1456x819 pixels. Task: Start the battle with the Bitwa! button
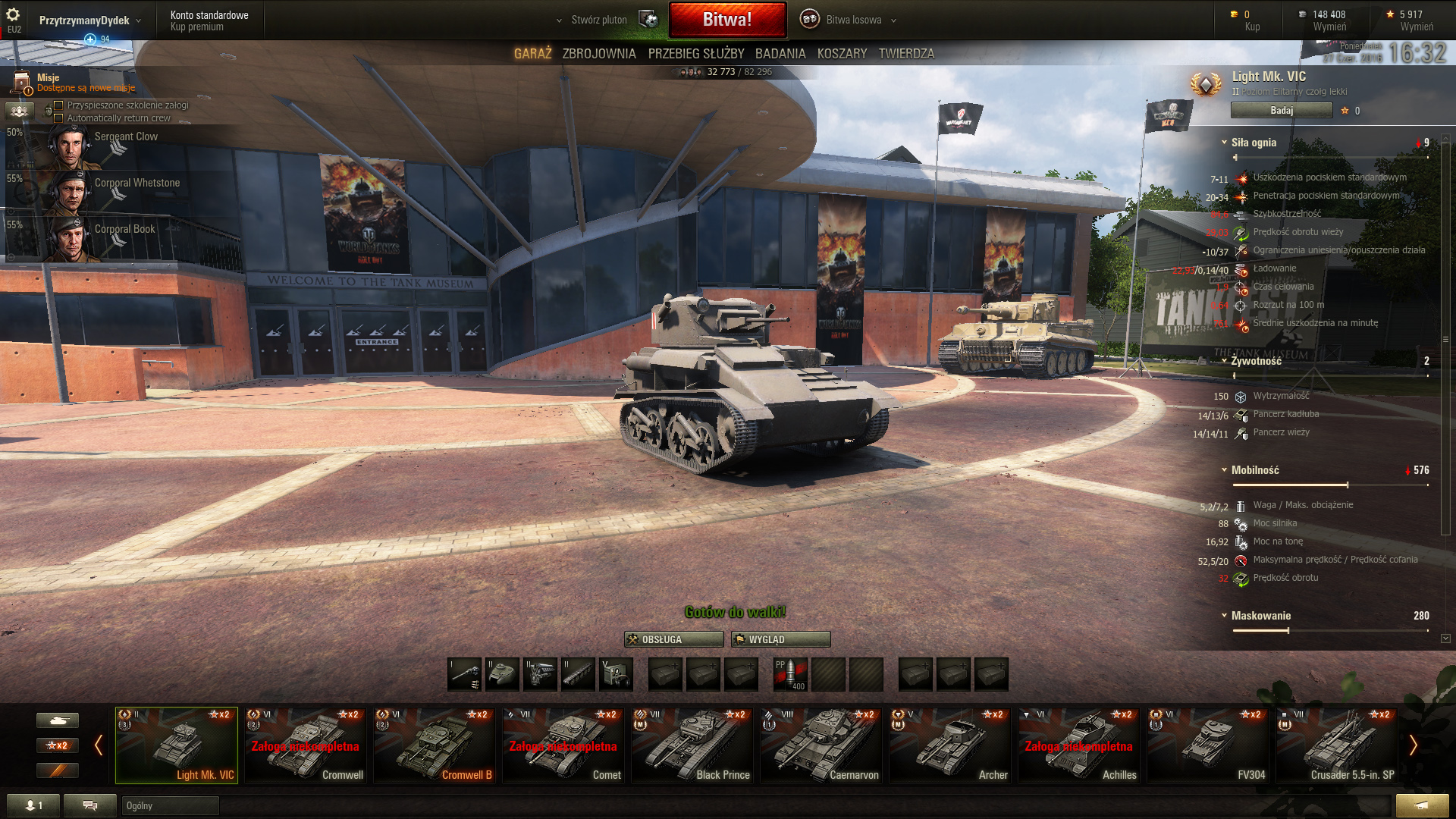[x=726, y=20]
